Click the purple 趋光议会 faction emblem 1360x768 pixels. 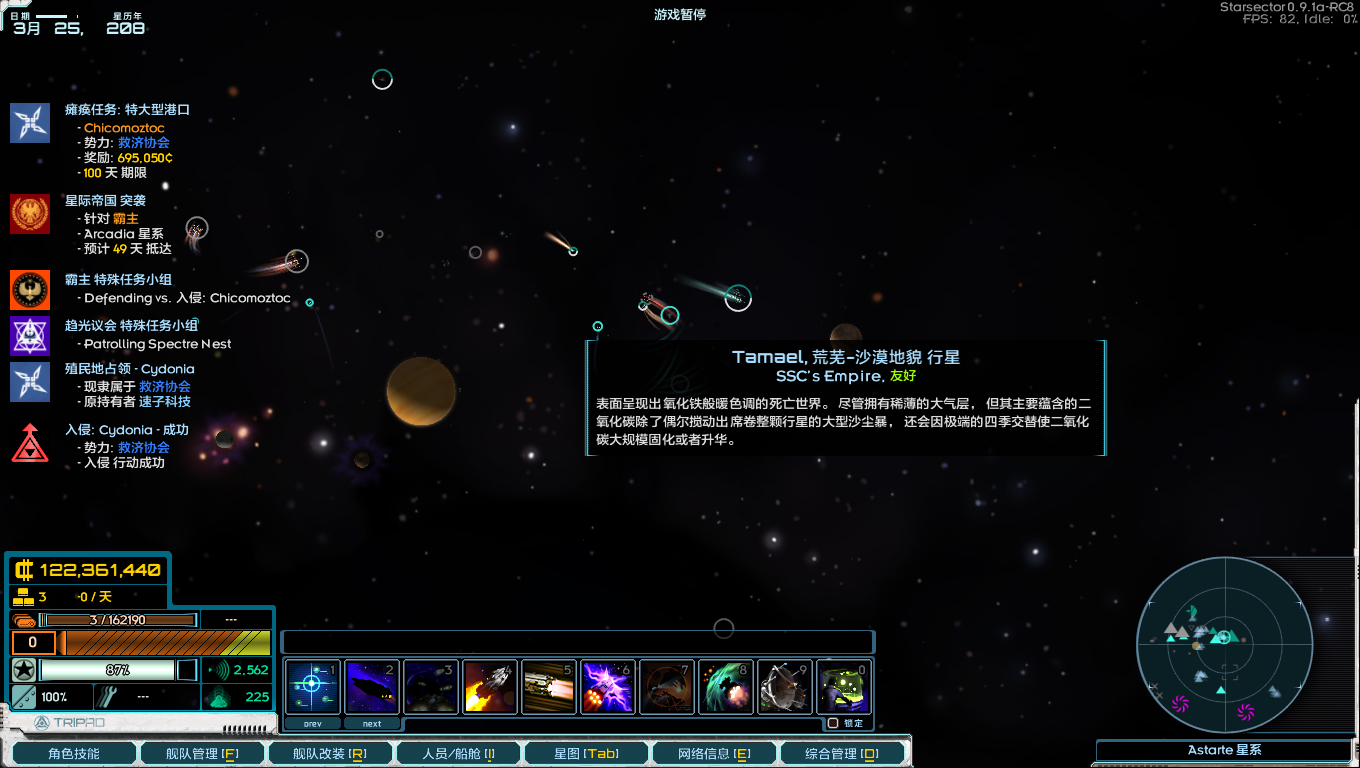(x=29, y=337)
